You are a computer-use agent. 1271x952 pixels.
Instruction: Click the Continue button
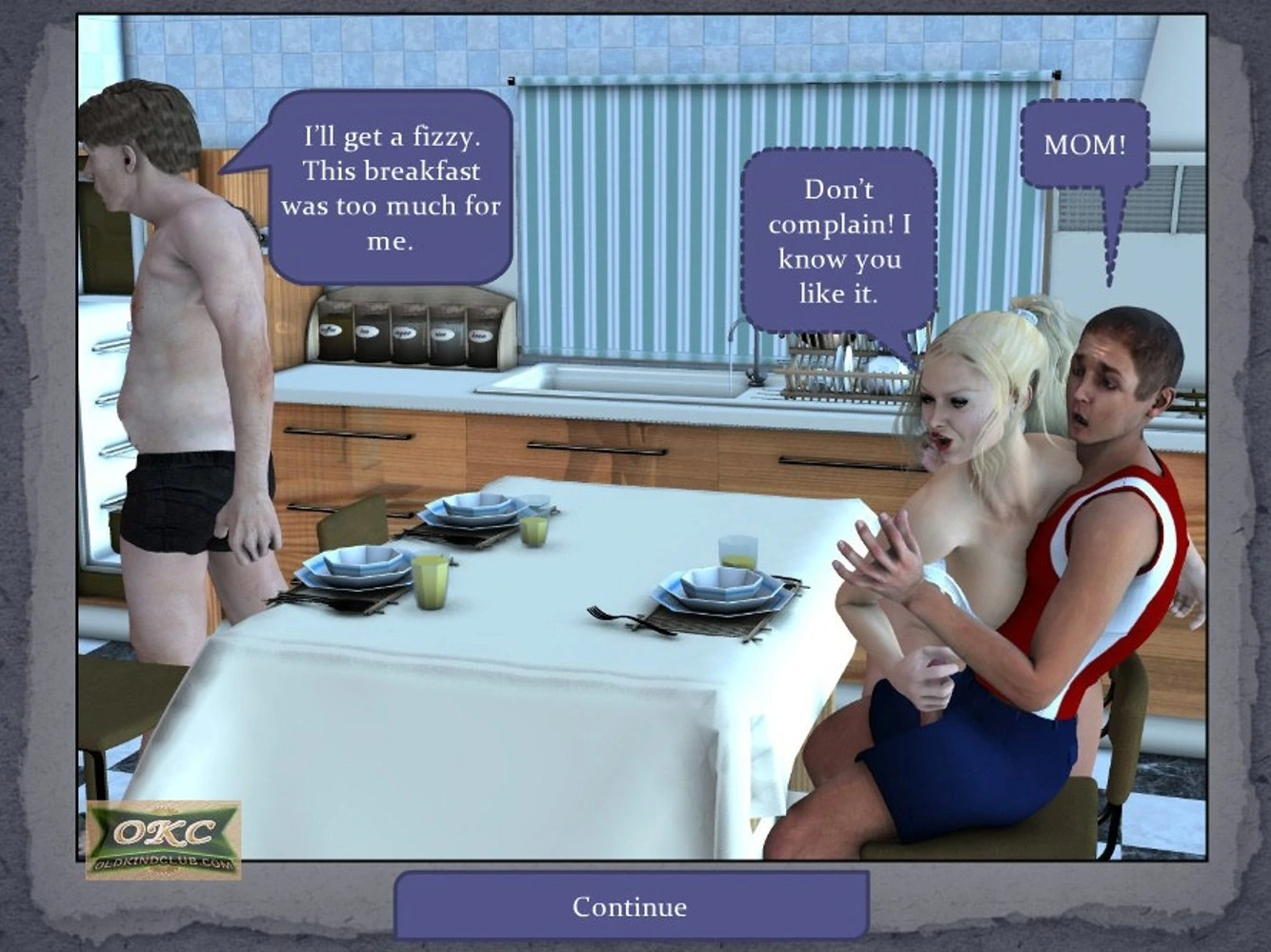click(x=630, y=906)
